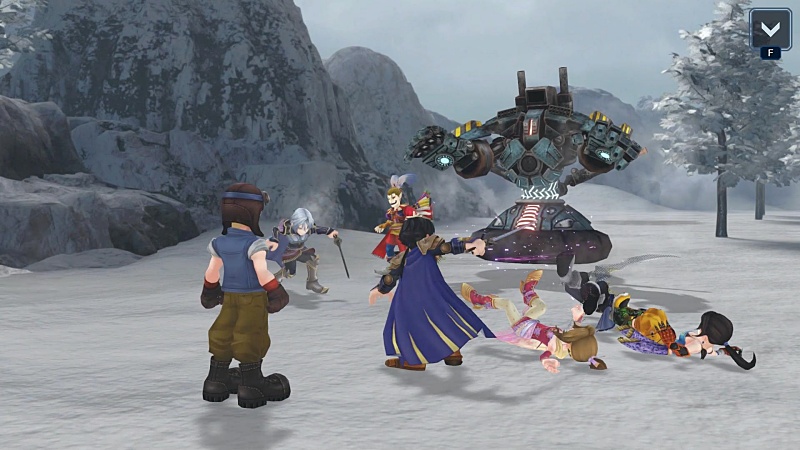This screenshot has height=450, width=800.
Task: Open the top-right down-arrow menu button
Action: click(770, 29)
